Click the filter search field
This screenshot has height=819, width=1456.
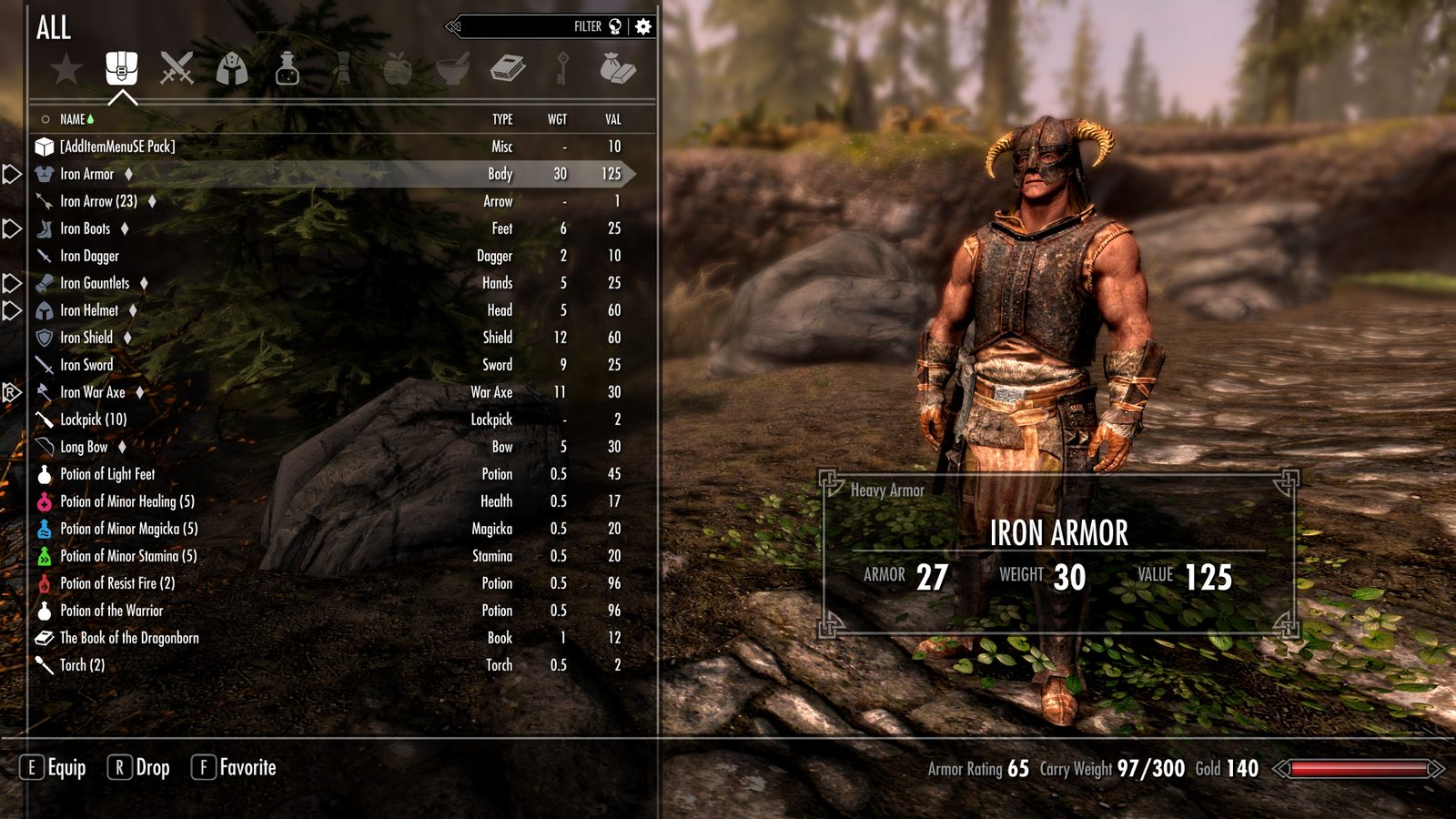click(x=528, y=26)
